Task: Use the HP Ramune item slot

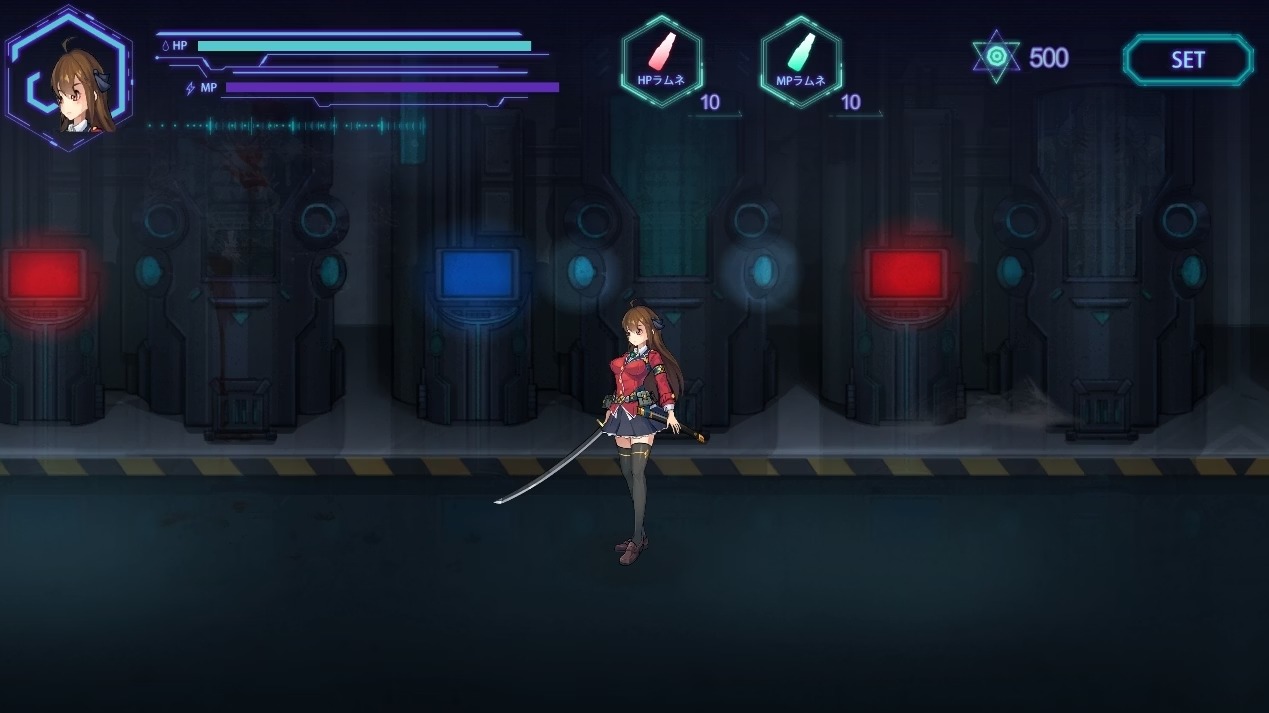Action: (x=661, y=61)
